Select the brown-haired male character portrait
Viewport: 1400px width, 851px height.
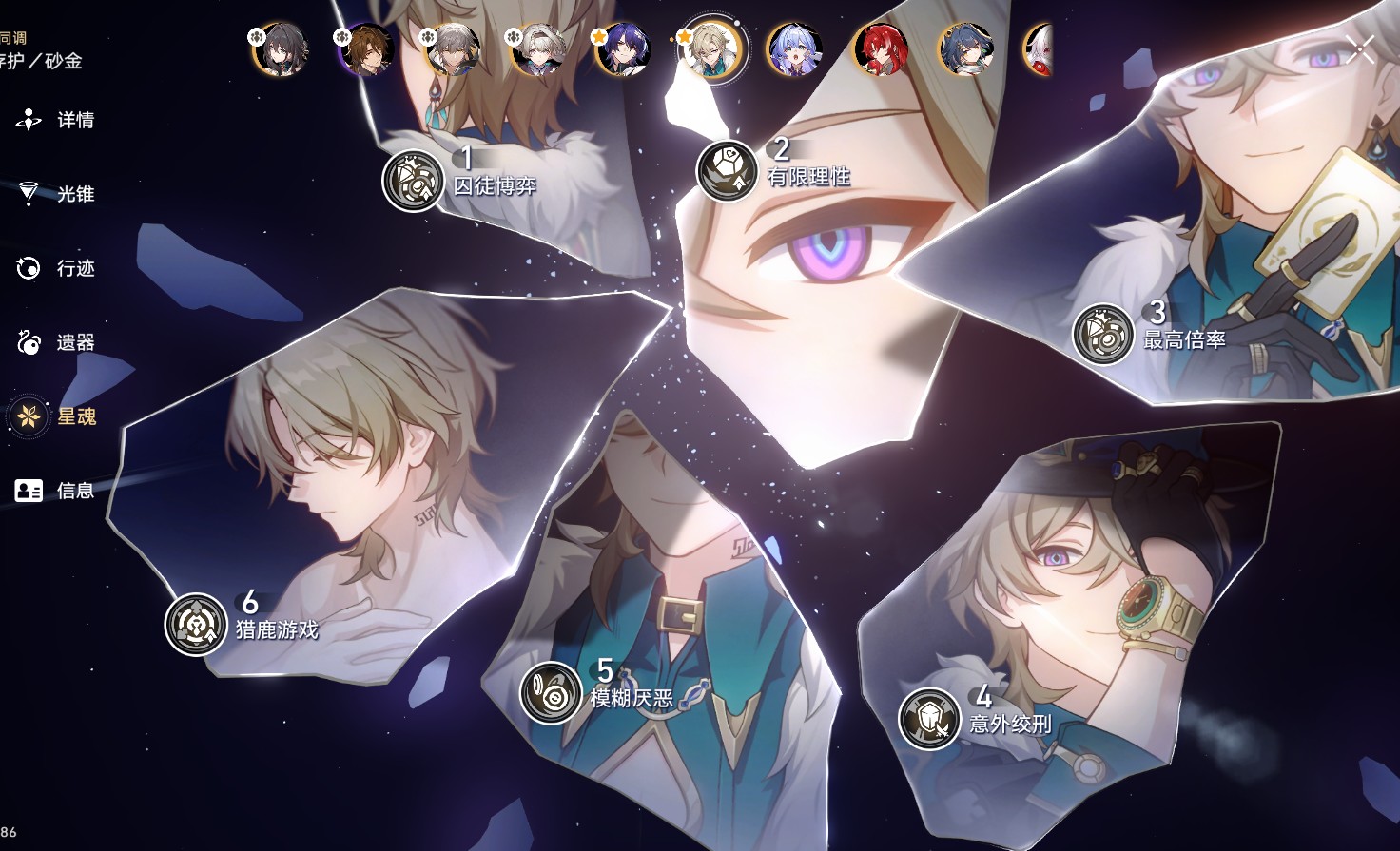coord(367,49)
